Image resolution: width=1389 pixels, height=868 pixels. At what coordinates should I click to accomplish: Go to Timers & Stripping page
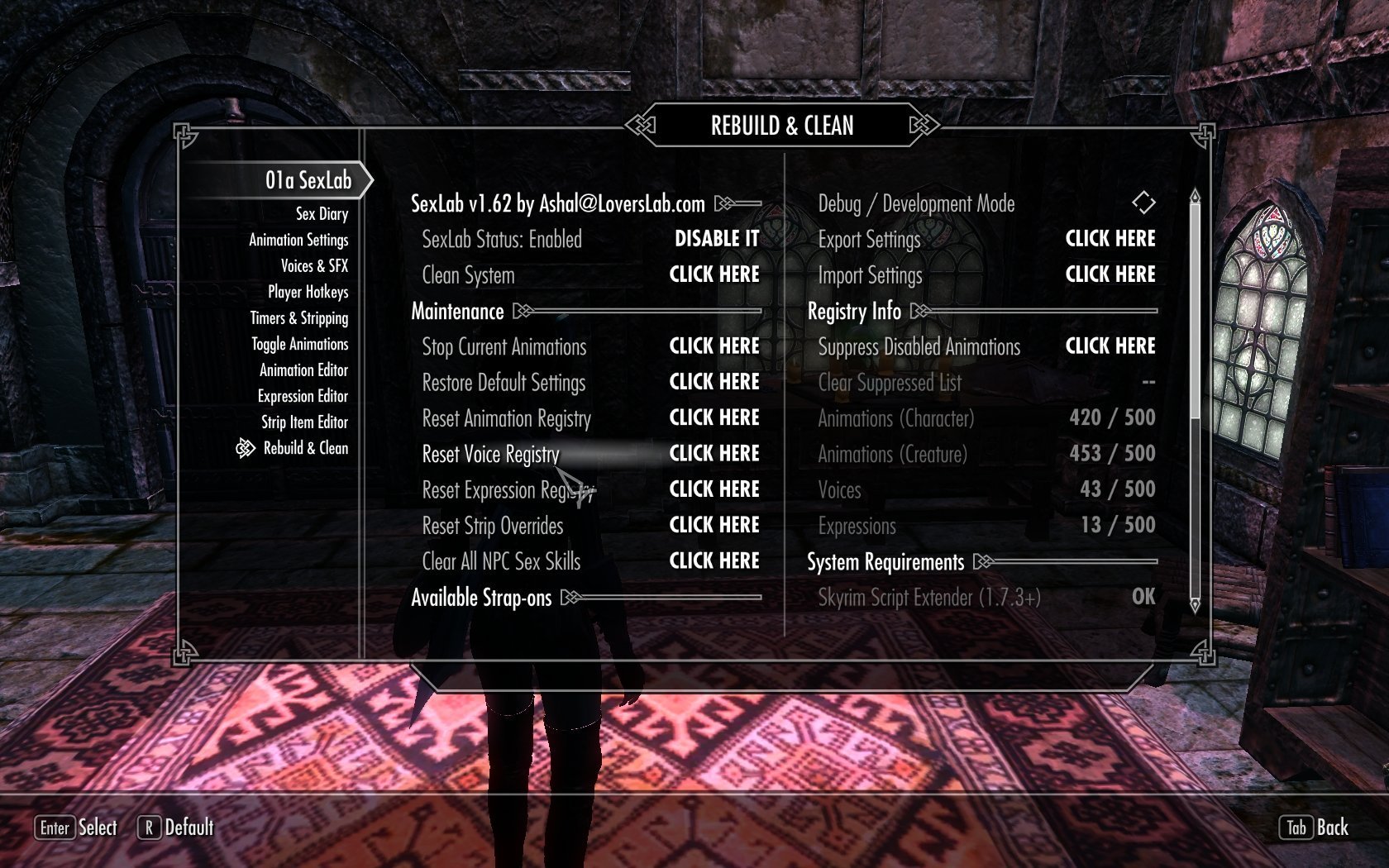(x=299, y=318)
